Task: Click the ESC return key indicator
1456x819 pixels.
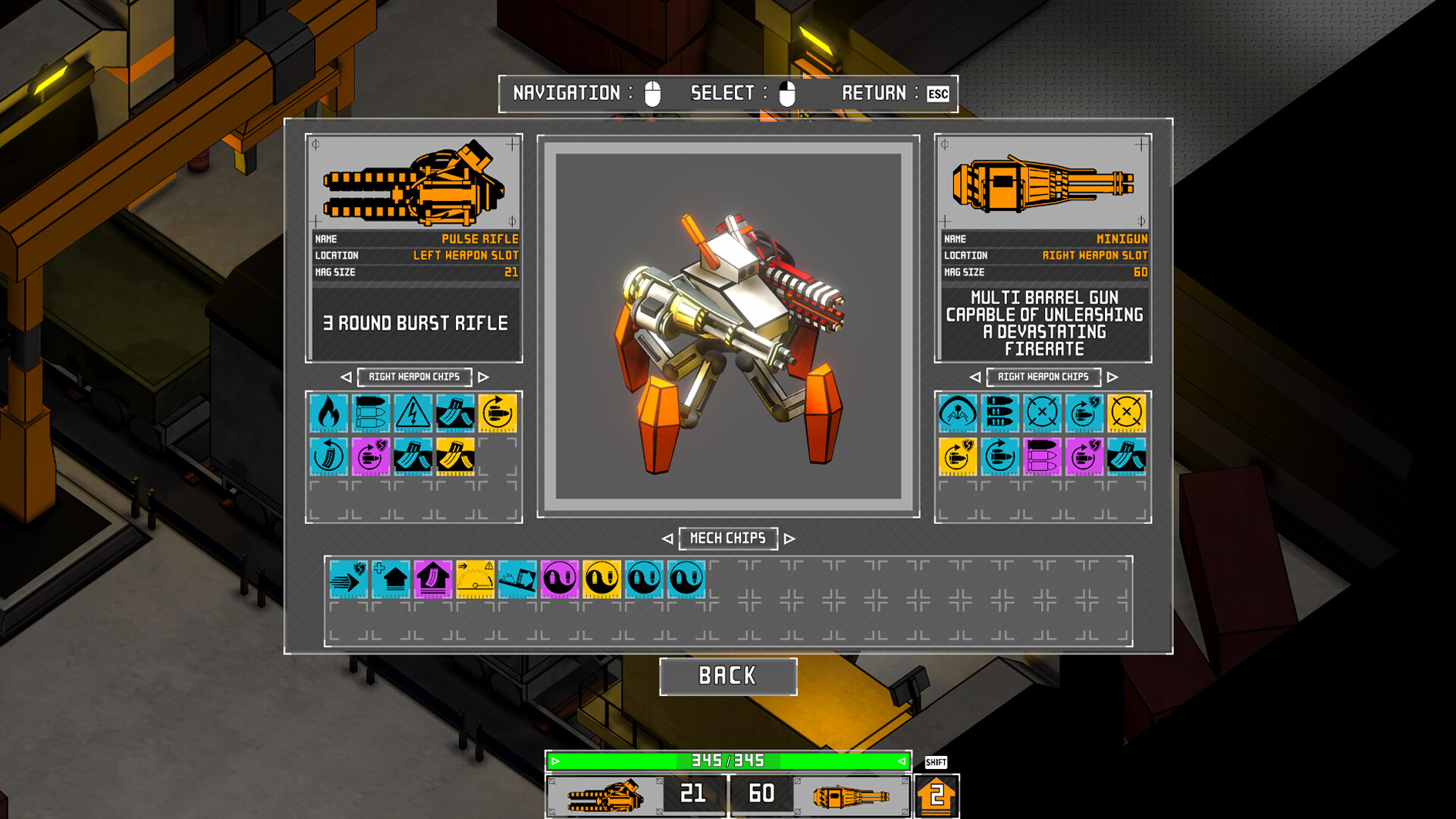Action: (938, 94)
